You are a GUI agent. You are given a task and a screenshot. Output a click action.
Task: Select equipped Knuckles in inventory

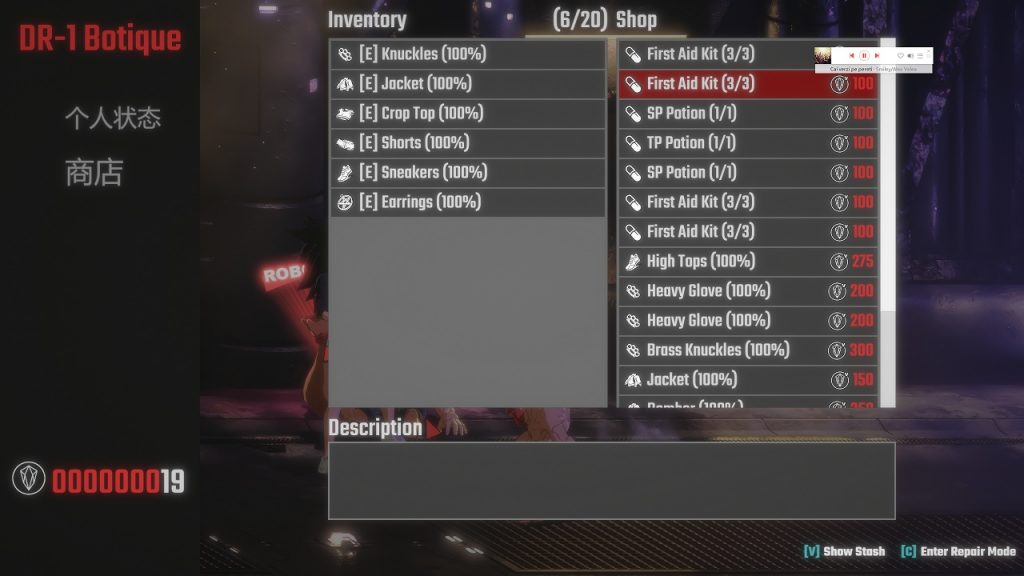tap(467, 54)
